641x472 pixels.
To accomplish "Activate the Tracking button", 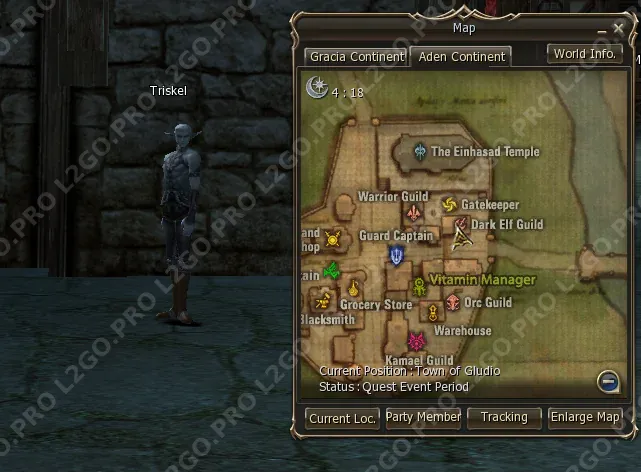I will click(504, 417).
